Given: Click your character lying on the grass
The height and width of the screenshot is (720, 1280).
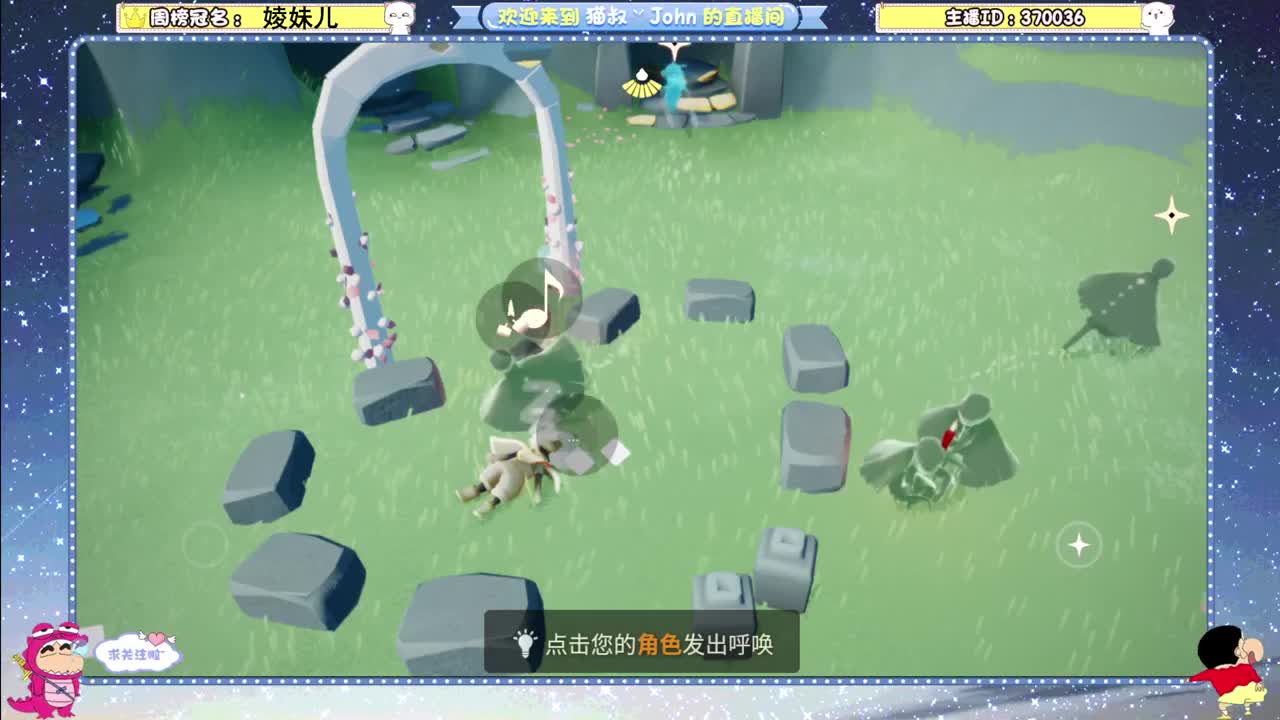Looking at the screenshot, I should click(510, 470).
